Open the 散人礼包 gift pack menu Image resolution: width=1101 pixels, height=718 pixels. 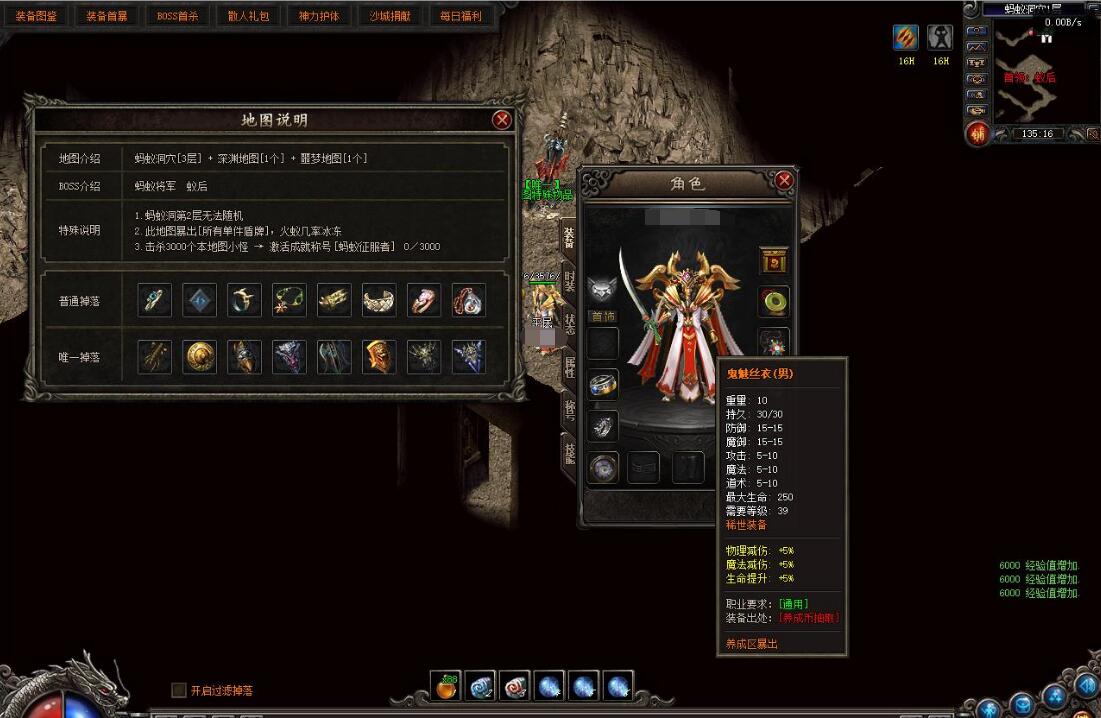point(249,16)
